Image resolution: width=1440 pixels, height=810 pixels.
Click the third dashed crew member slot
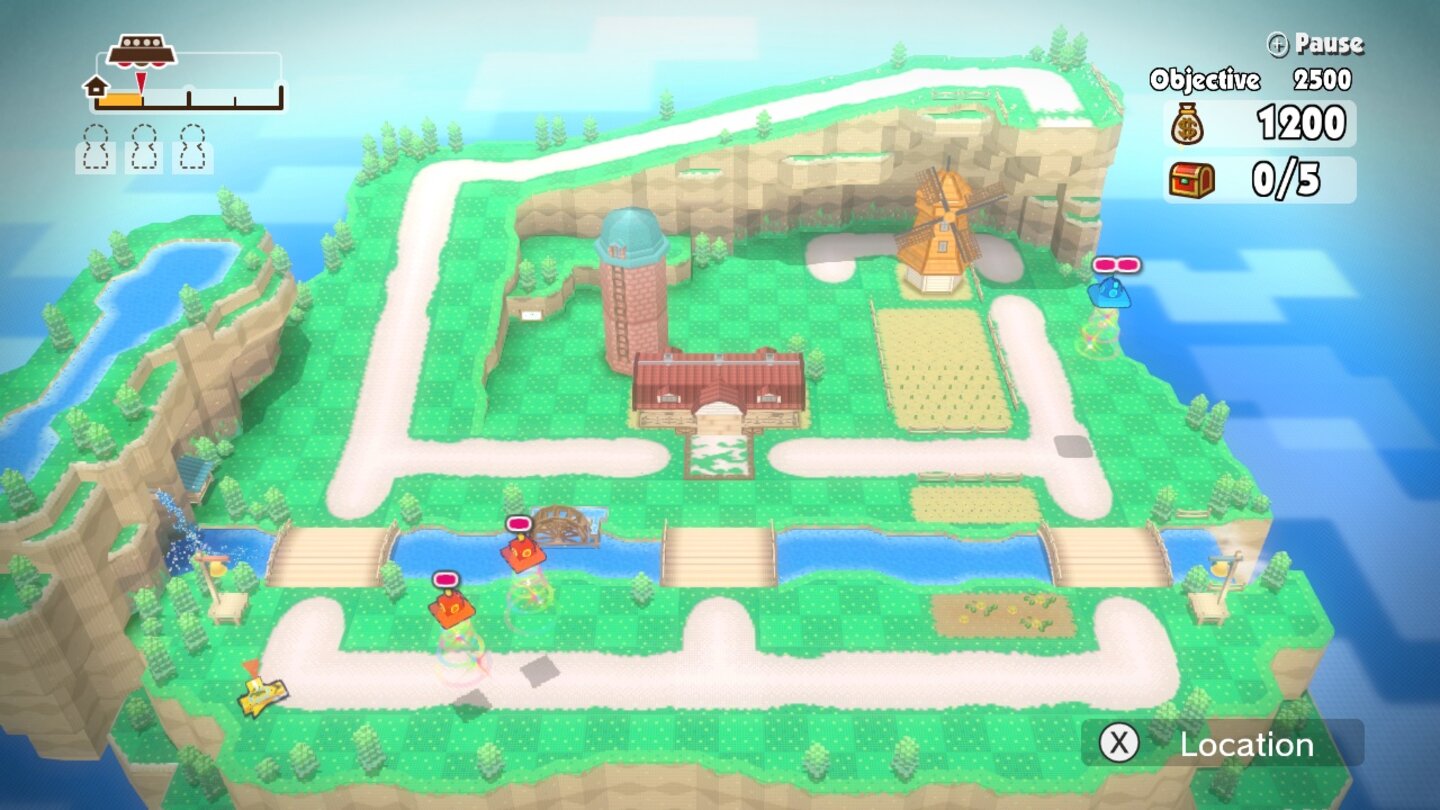pyautogui.click(x=190, y=151)
